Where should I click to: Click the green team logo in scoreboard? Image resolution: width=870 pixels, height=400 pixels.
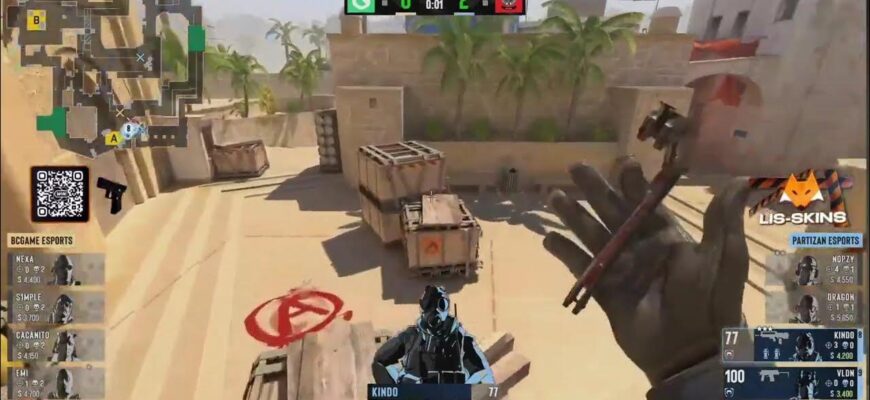pyautogui.click(x=361, y=6)
